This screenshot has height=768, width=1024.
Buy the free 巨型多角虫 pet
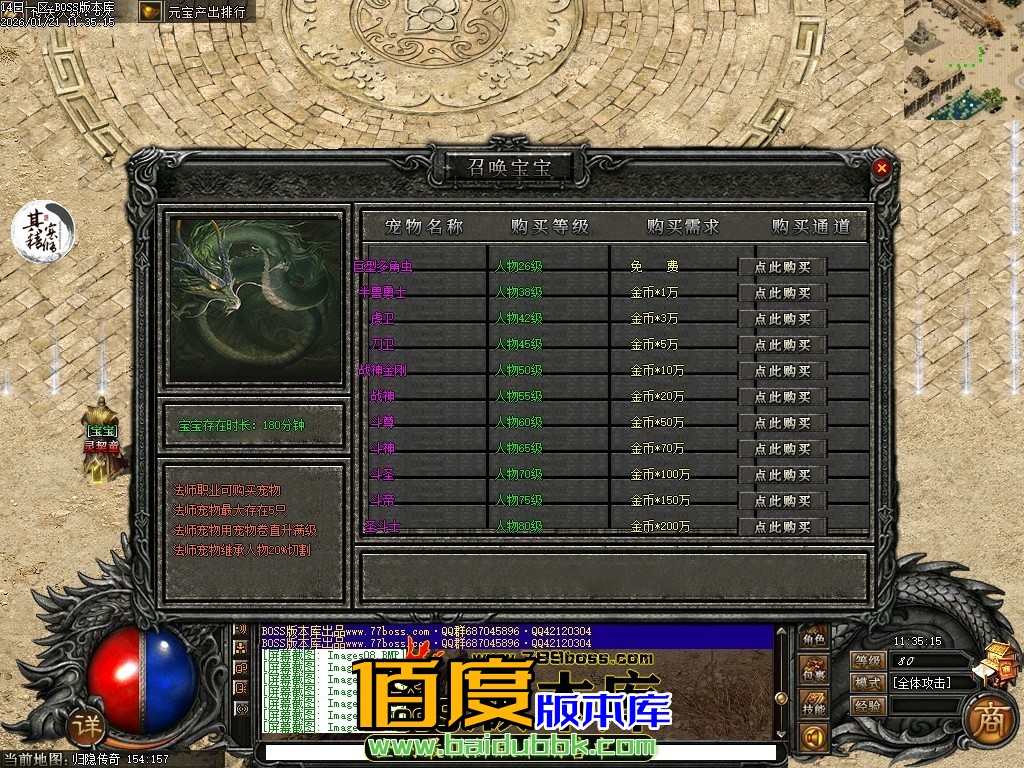tap(782, 267)
